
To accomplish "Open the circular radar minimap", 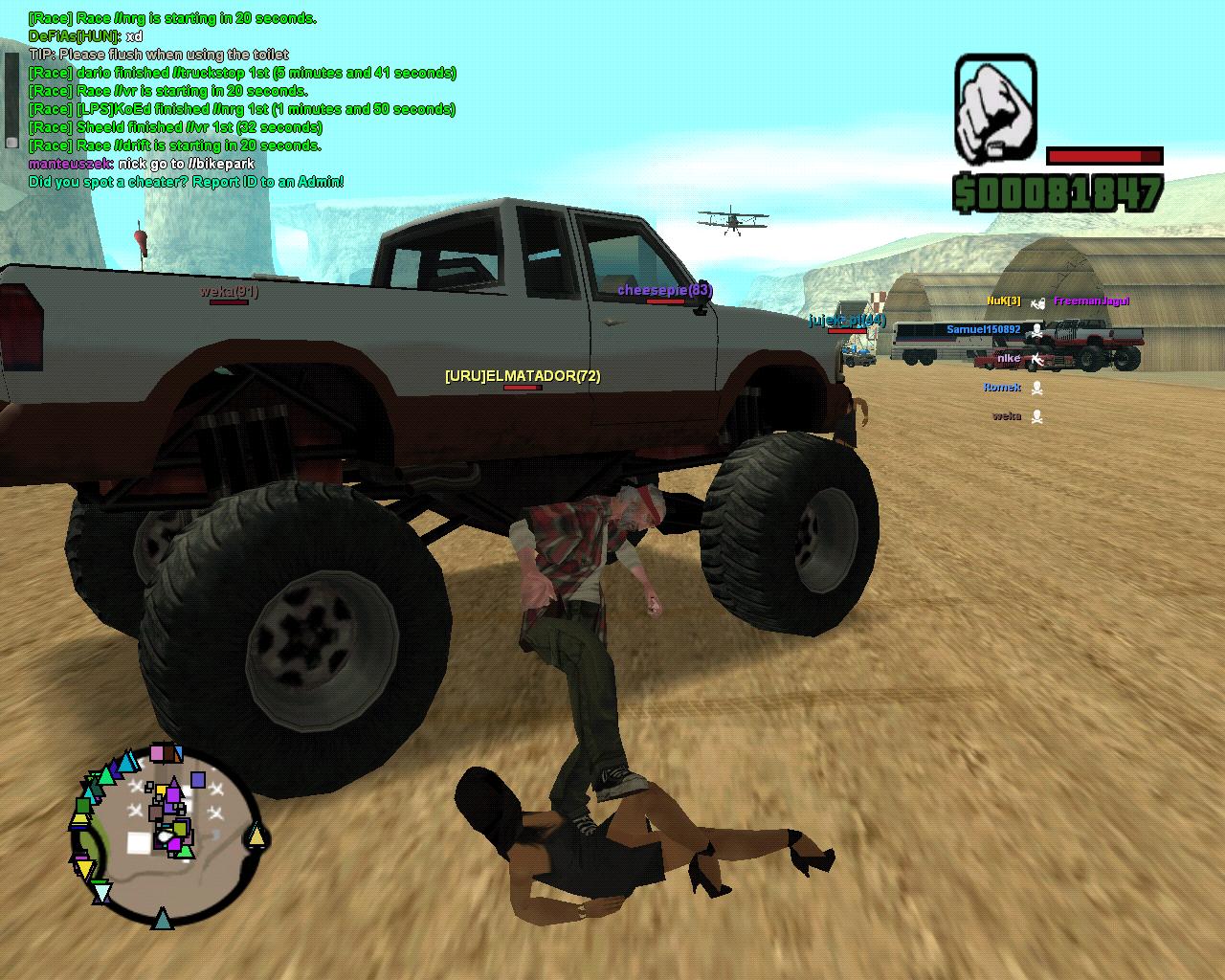I will click(166, 835).
